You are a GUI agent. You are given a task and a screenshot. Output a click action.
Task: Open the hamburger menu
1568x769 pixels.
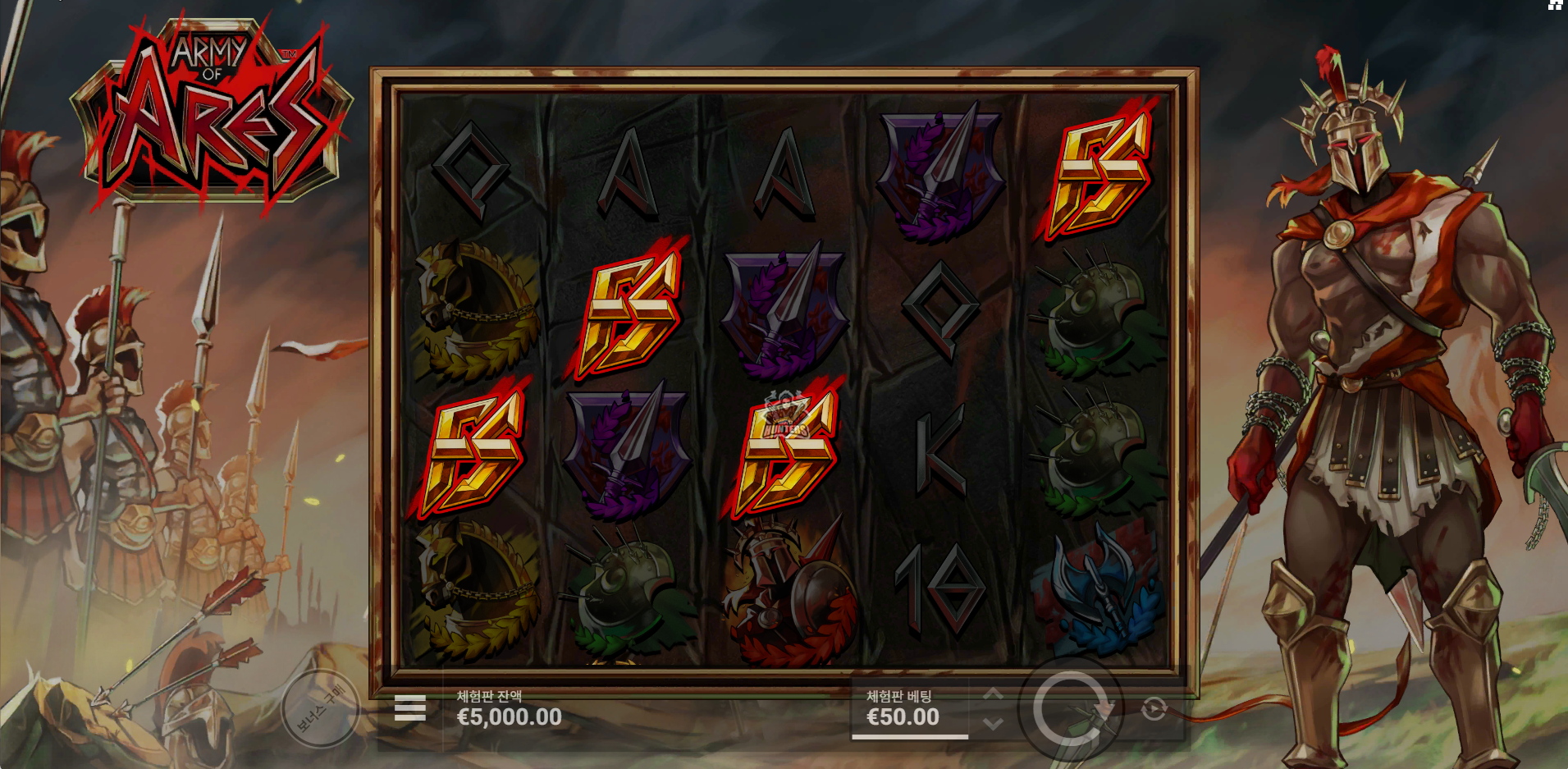point(409,708)
